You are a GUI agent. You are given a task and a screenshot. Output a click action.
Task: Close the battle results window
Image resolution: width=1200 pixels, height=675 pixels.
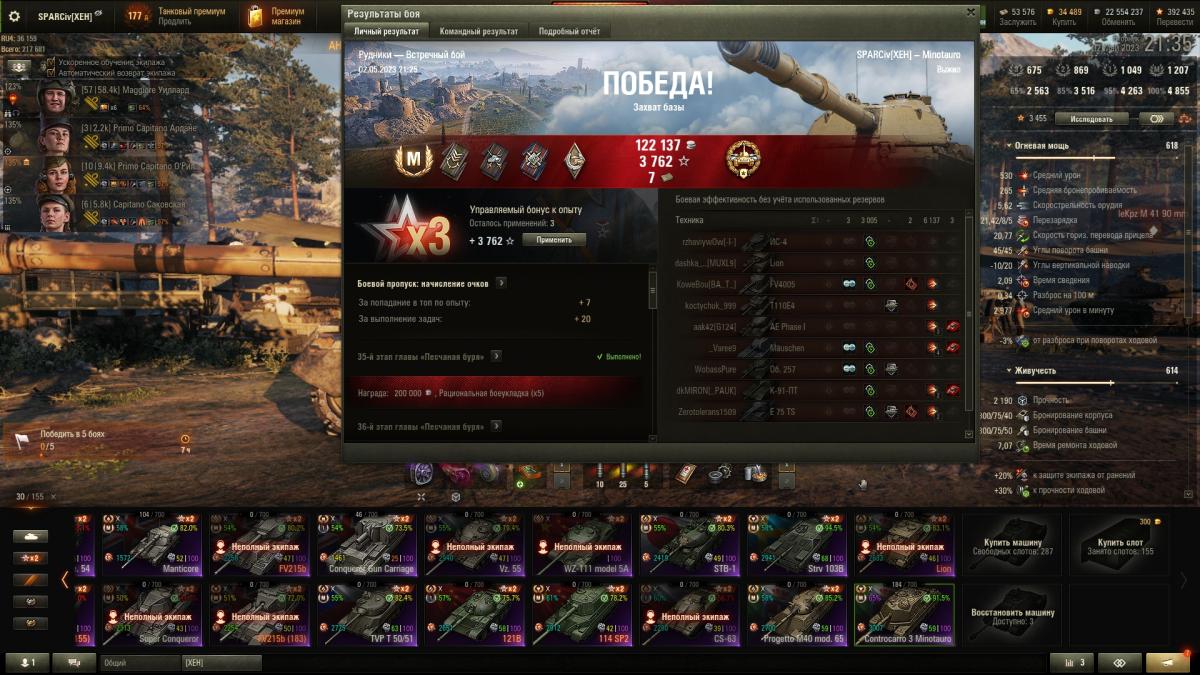coord(970,12)
